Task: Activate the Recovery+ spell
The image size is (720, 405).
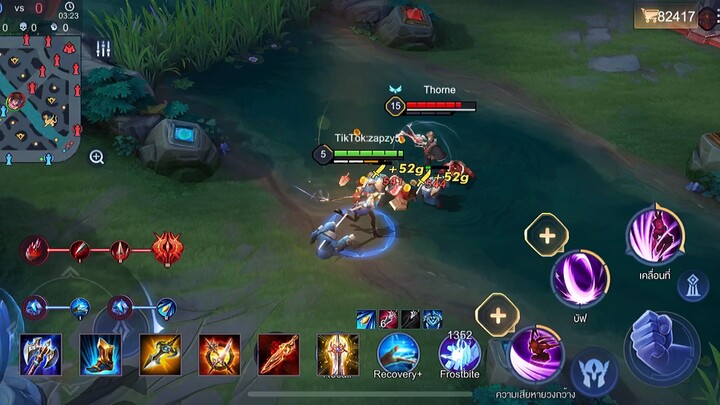Action: [398, 354]
